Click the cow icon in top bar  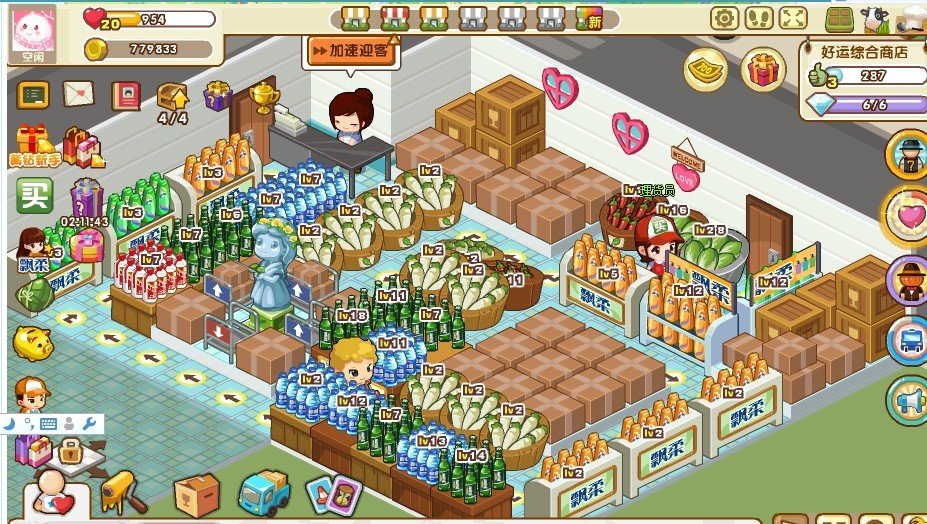pyautogui.click(x=875, y=19)
